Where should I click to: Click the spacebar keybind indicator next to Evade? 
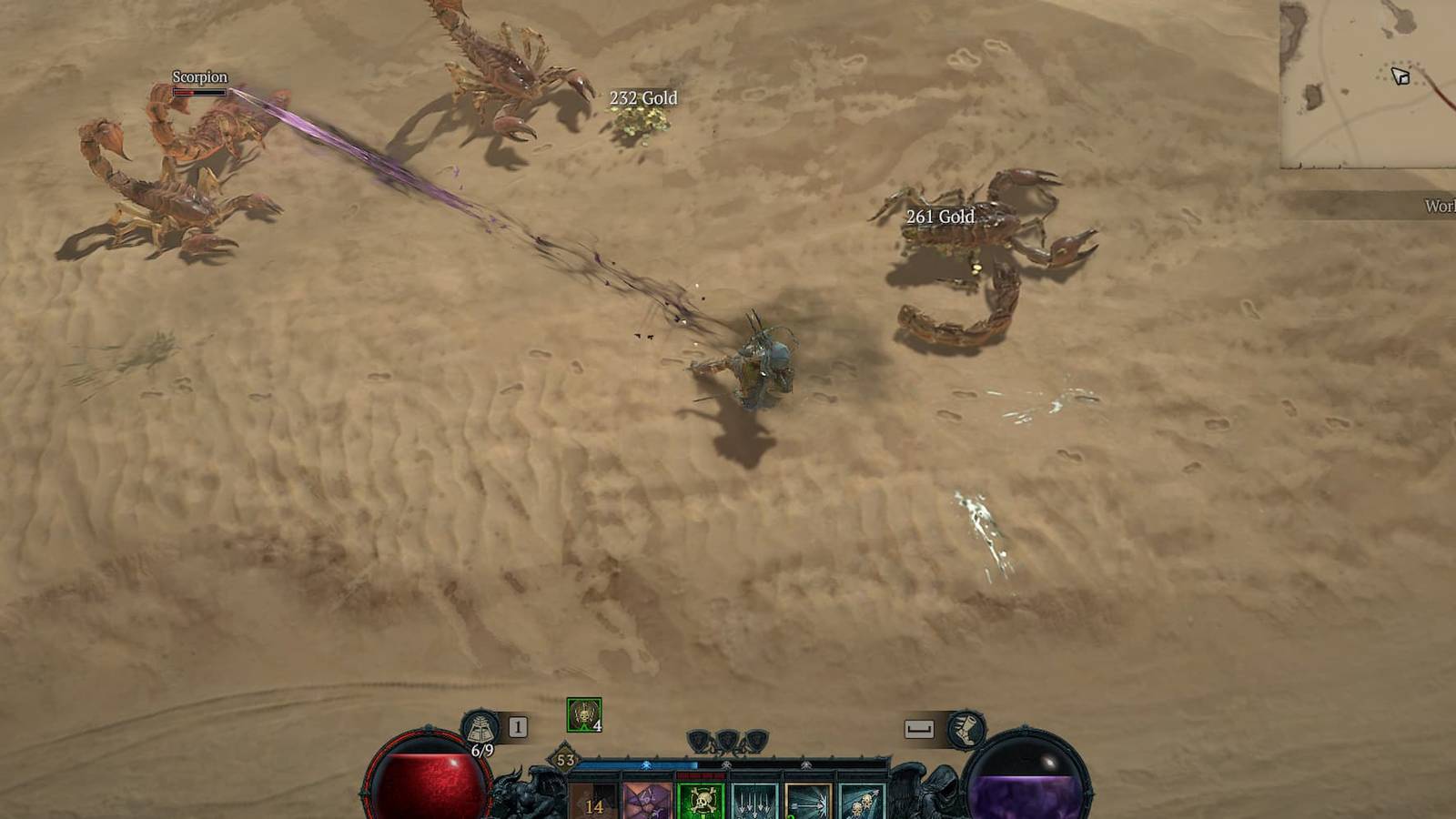click(919, 728)
